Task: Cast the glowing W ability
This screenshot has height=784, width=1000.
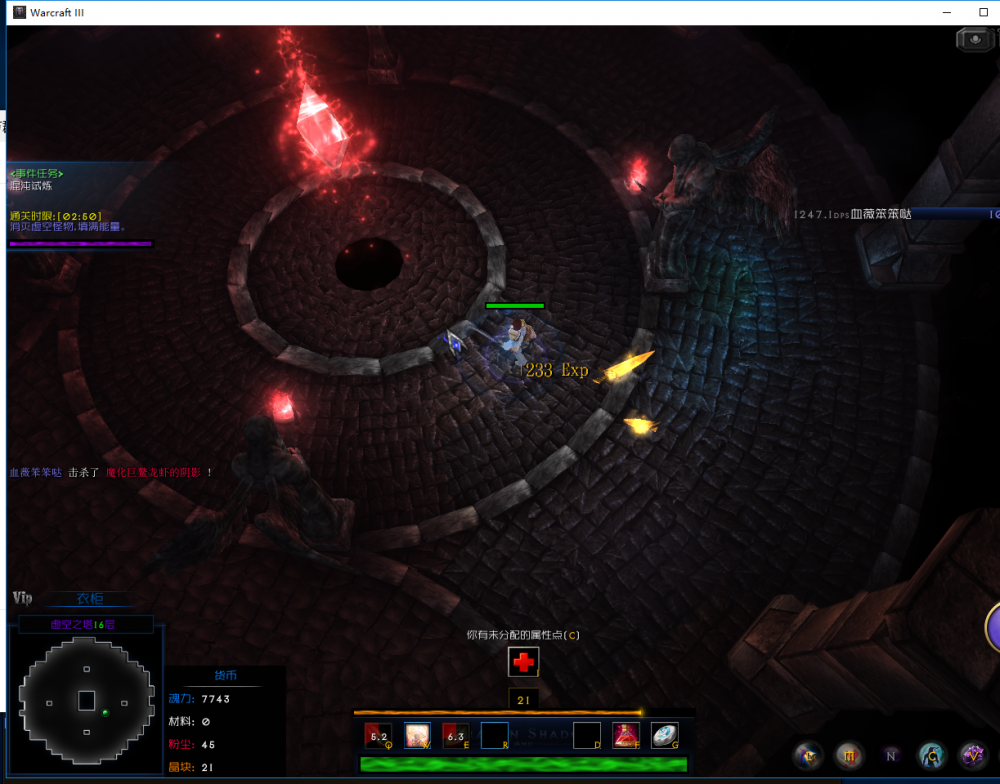Action: 417,736
